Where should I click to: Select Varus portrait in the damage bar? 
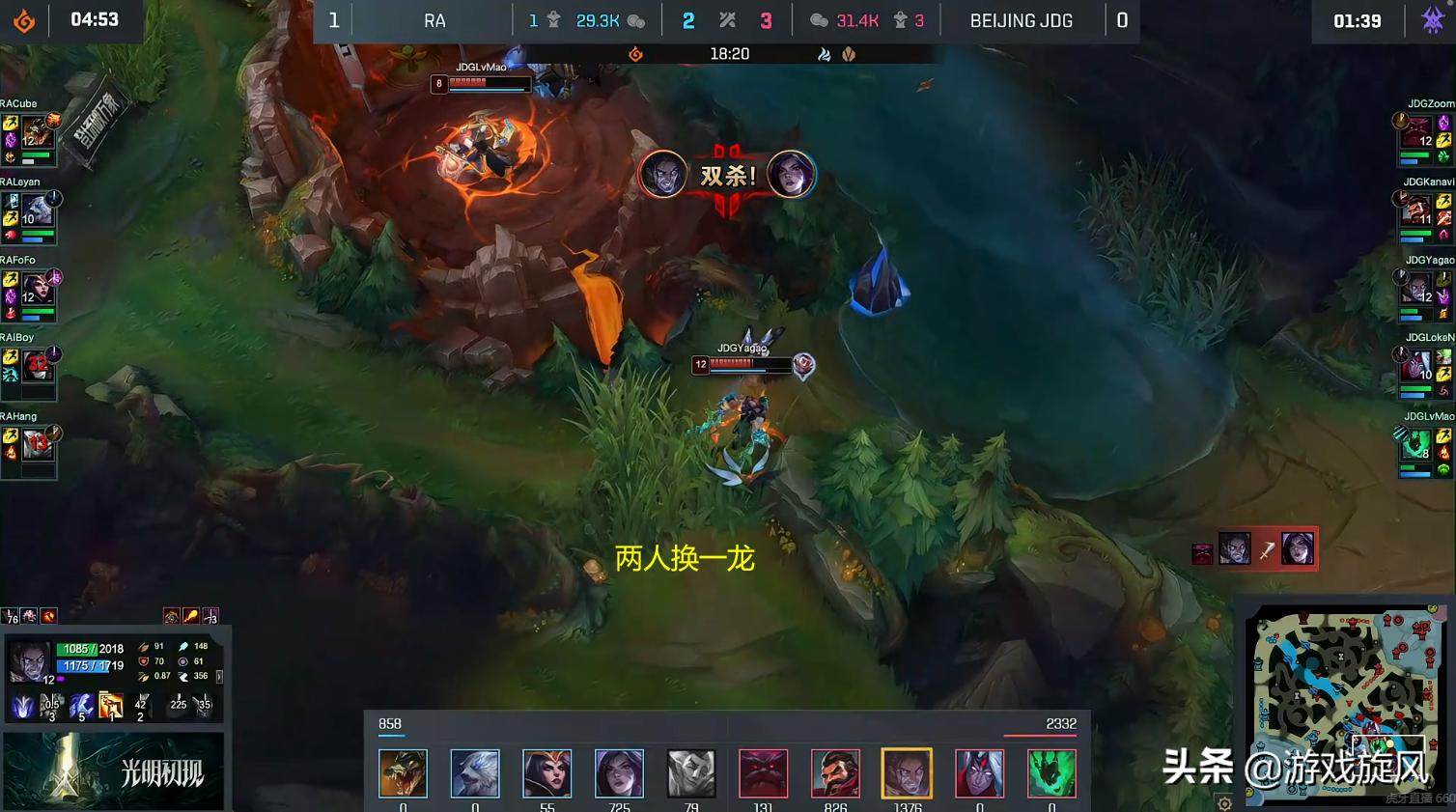(x=979, y=773)
